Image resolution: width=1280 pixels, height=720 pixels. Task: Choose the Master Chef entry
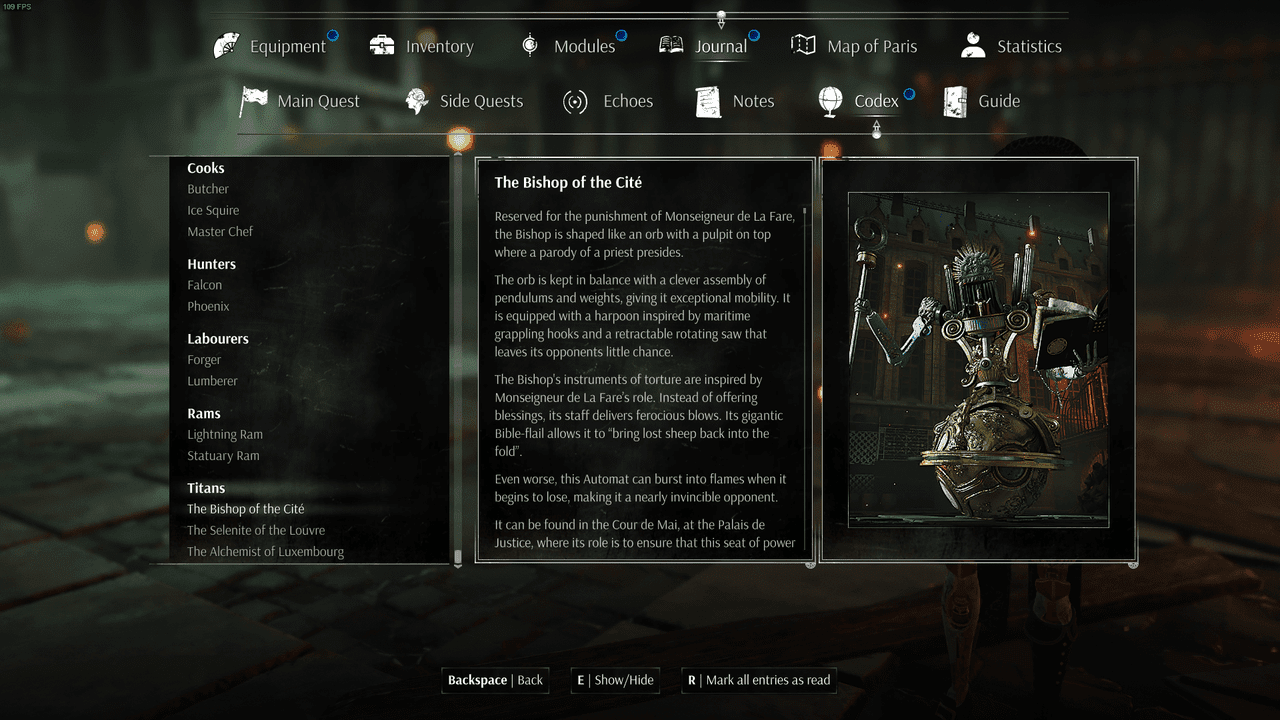pyautogui.click(x=220, y=231)
